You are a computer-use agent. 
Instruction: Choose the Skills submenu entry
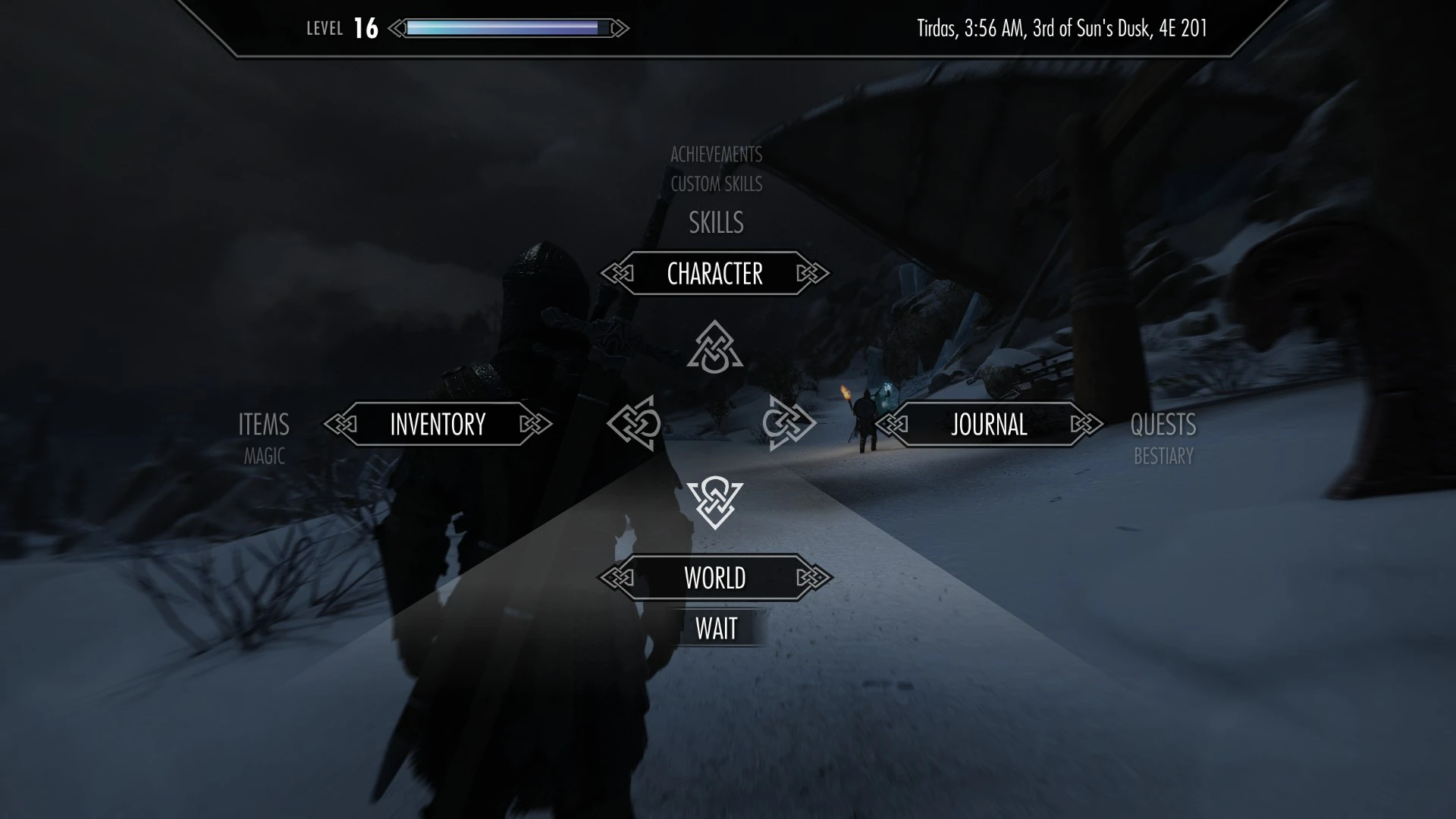click(716, 223)
